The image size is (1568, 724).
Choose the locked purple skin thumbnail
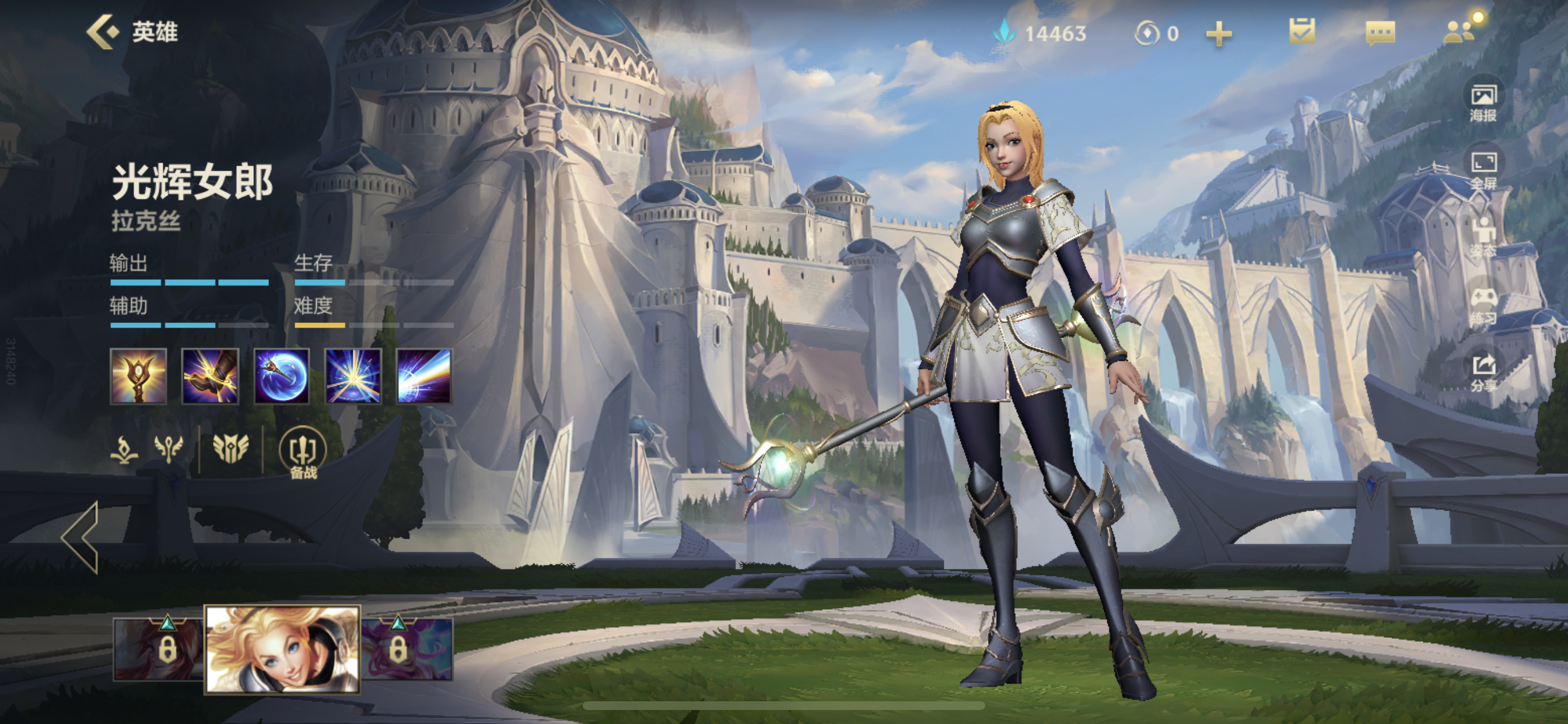coord(408,649)
